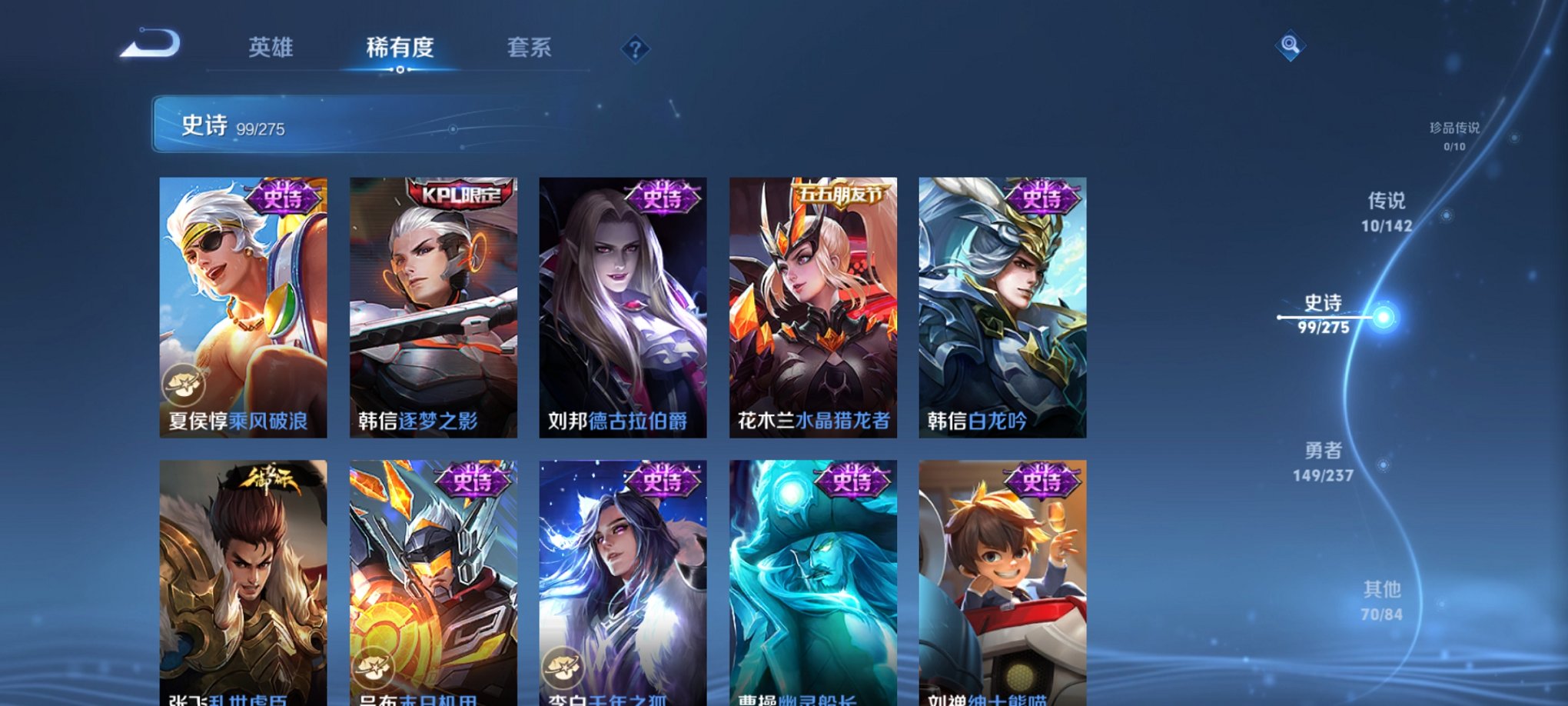Switch to the 套系 tab

click(x=531, y=46)
